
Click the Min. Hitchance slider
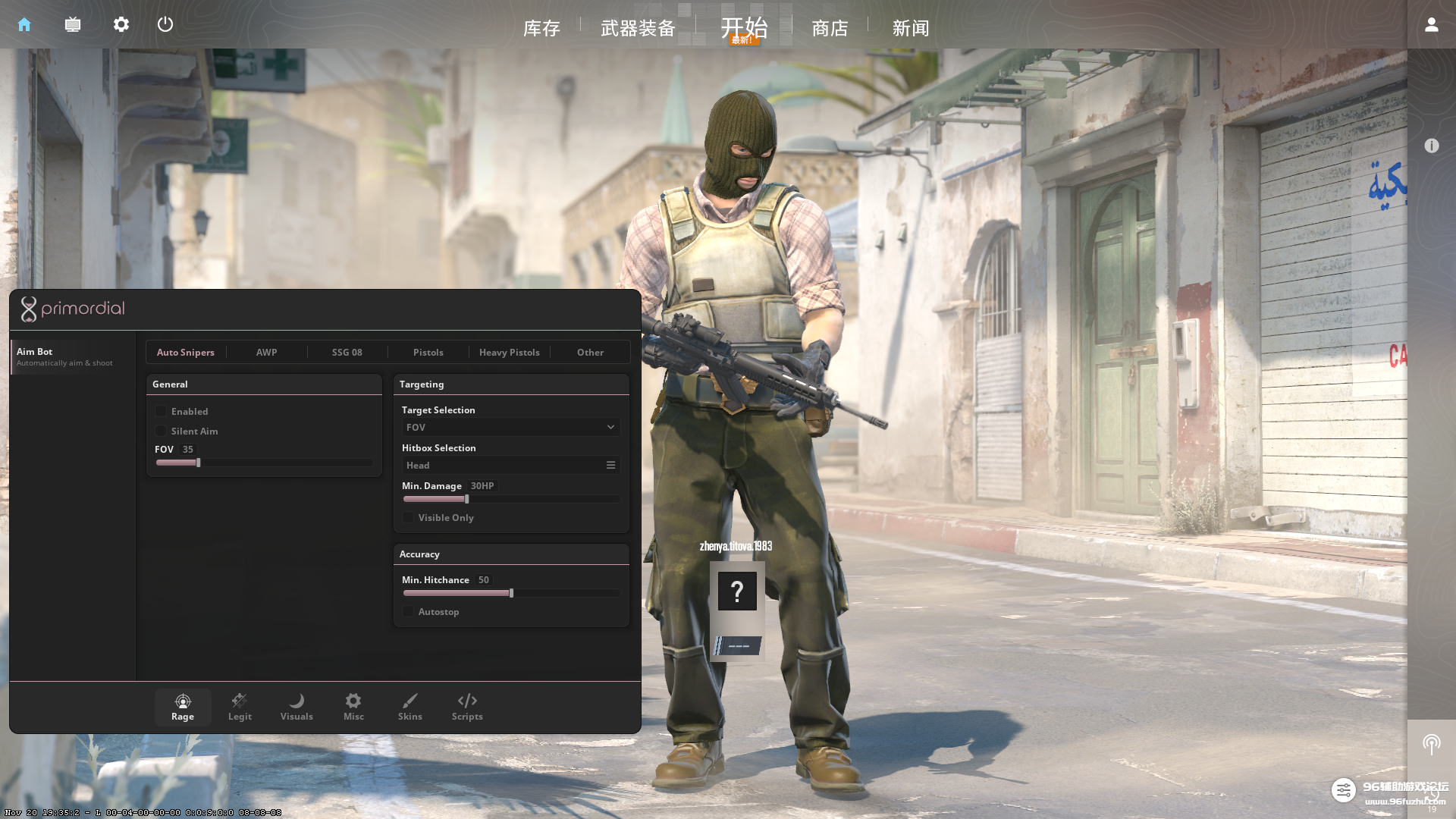[x=511, y=593]
